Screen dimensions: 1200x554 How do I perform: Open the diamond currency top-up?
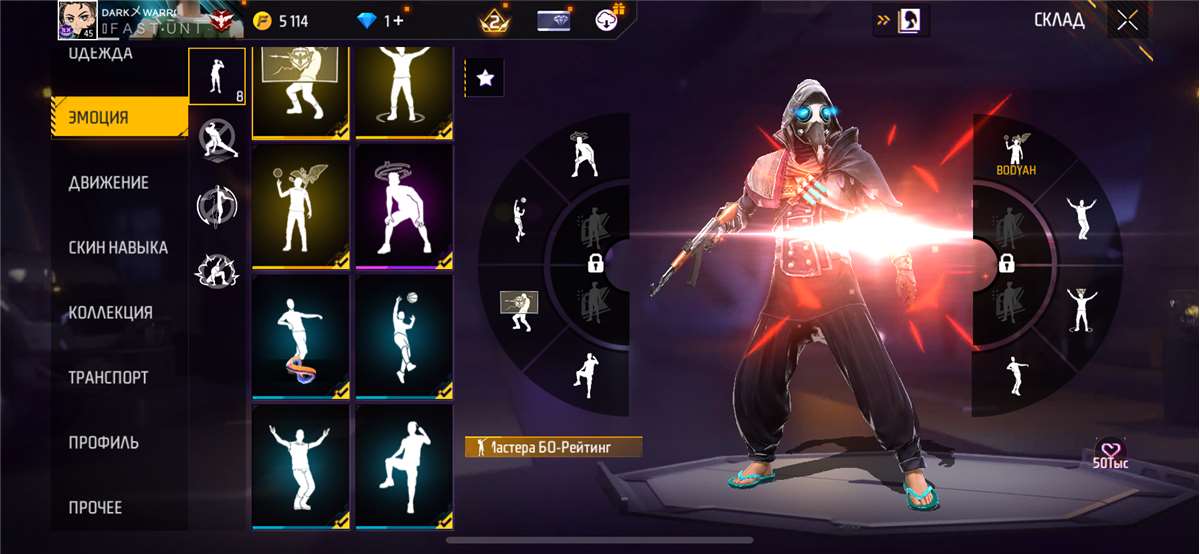[381, 21]
